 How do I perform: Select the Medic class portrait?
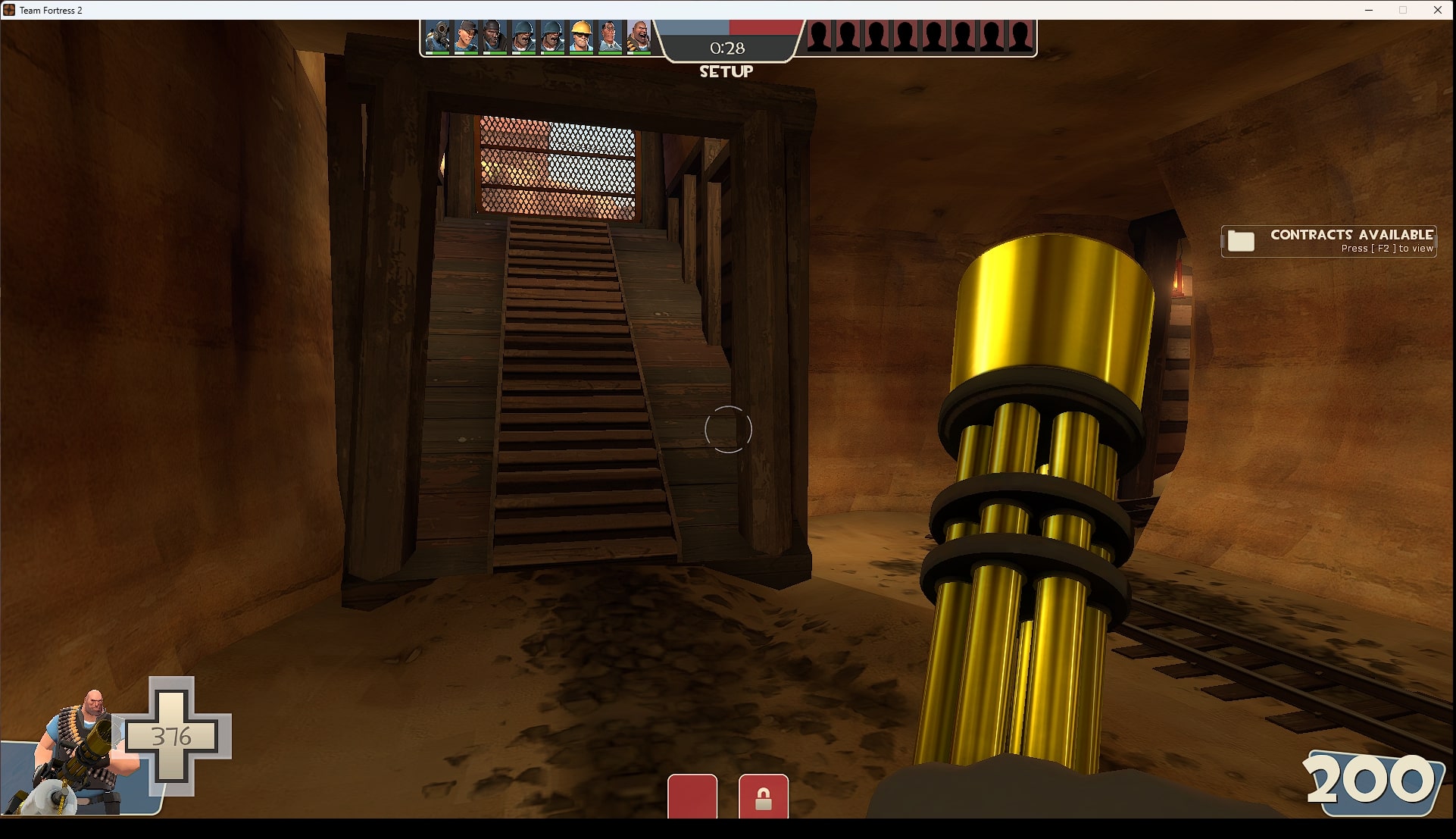click(608, 36)
